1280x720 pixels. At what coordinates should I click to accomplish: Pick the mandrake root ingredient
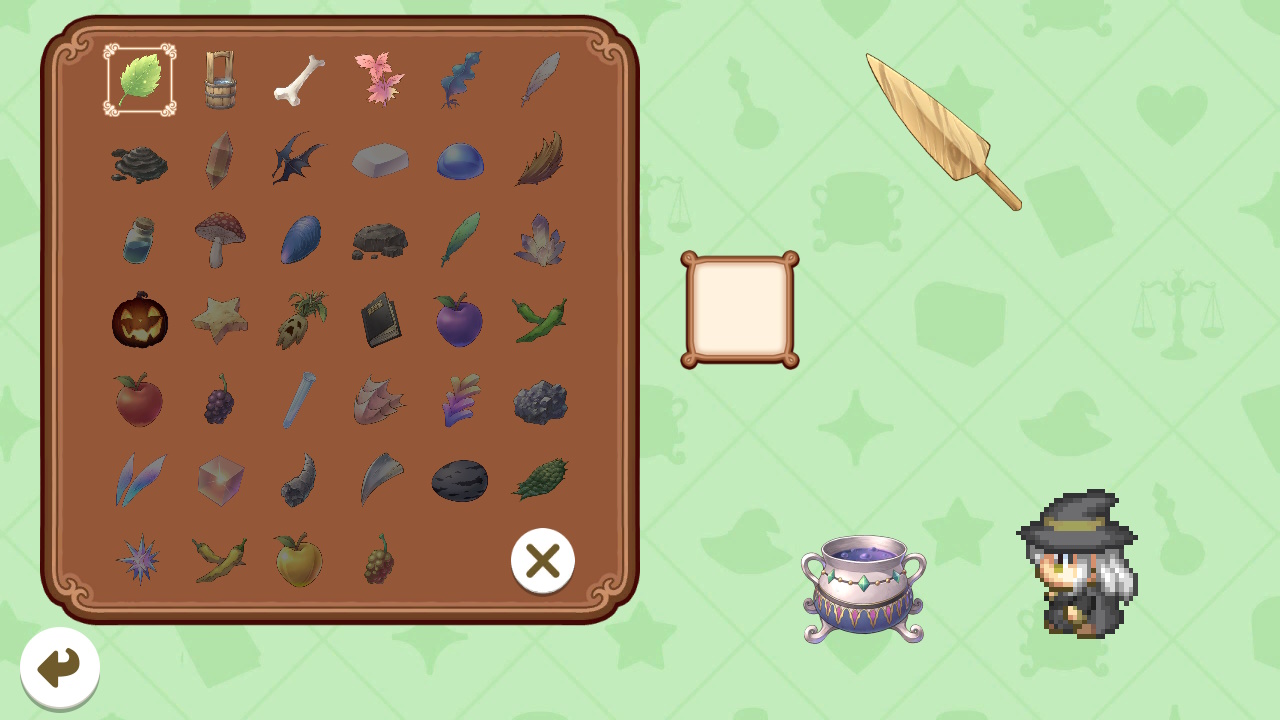coord(300,318)
